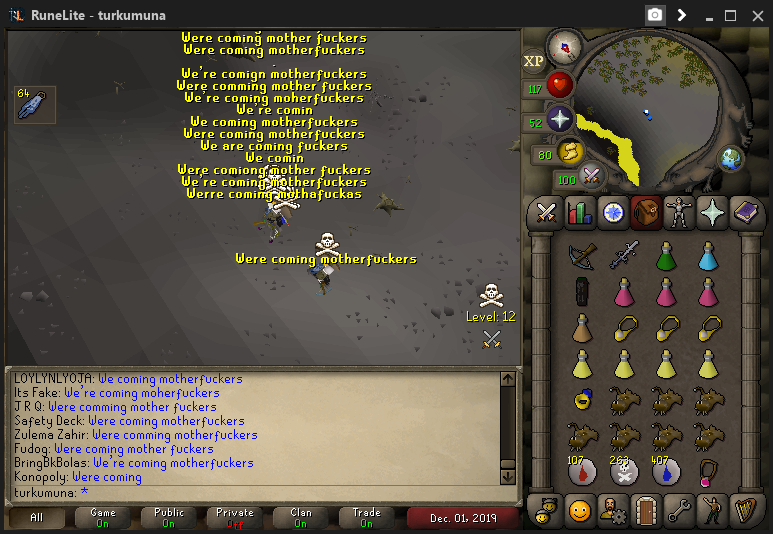Open the Prayer tab
773x534 pixels.
(x=711, y=212)
